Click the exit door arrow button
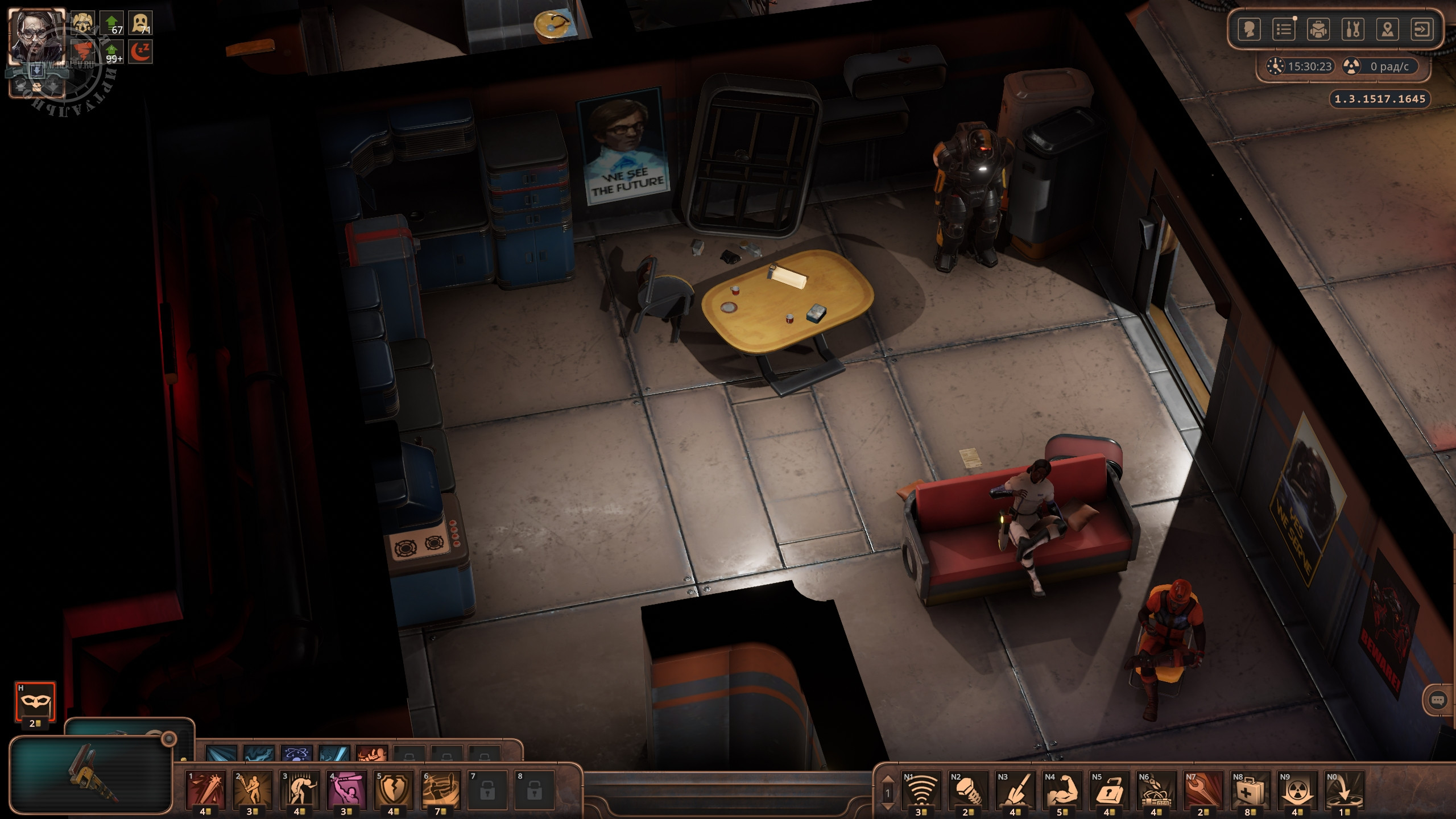 (x=1422, y=29)
